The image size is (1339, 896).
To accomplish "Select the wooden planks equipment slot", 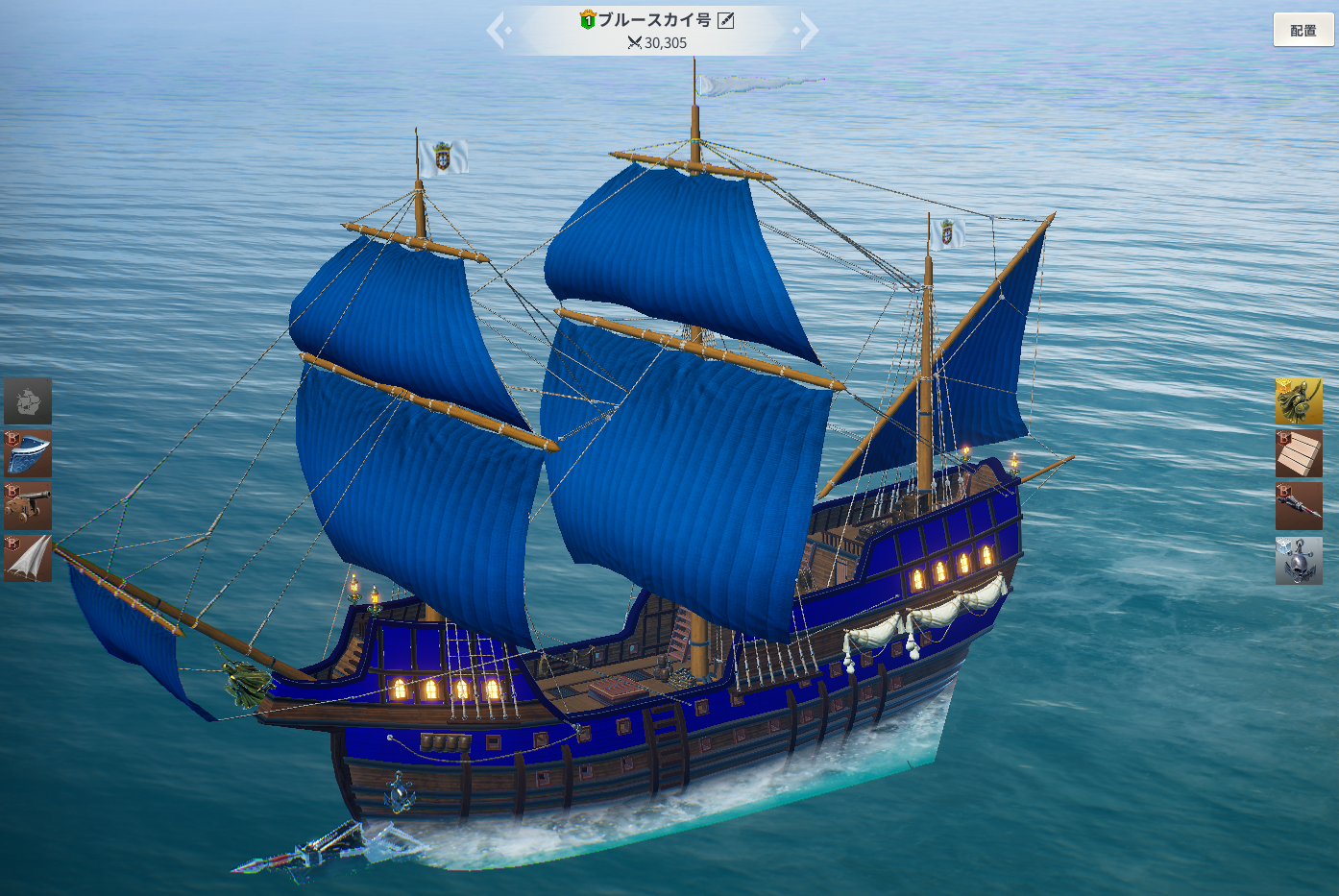I will (x=1299, y=453).
